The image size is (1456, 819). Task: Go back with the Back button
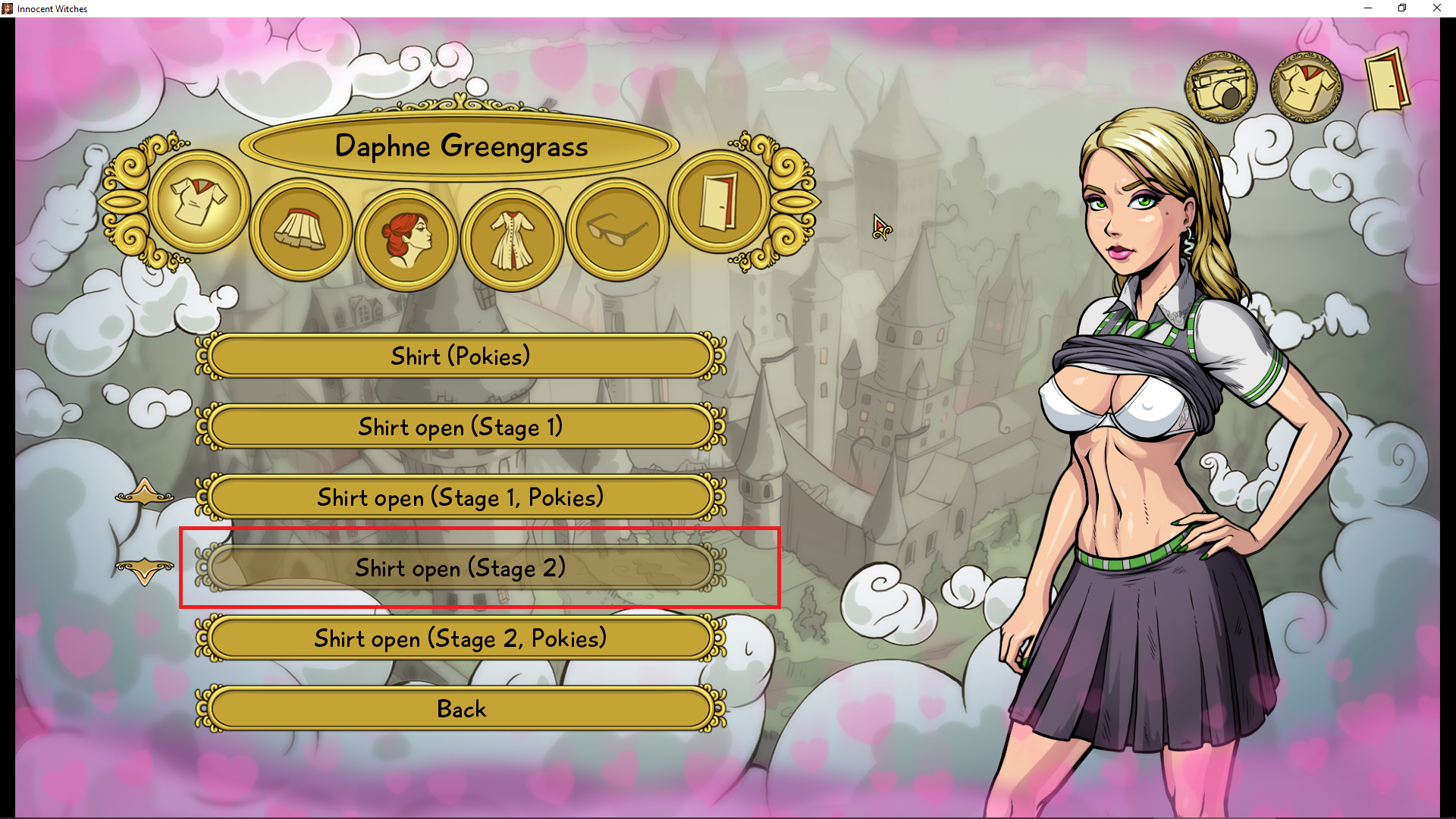pyautogui.click(x=460, y=709)
